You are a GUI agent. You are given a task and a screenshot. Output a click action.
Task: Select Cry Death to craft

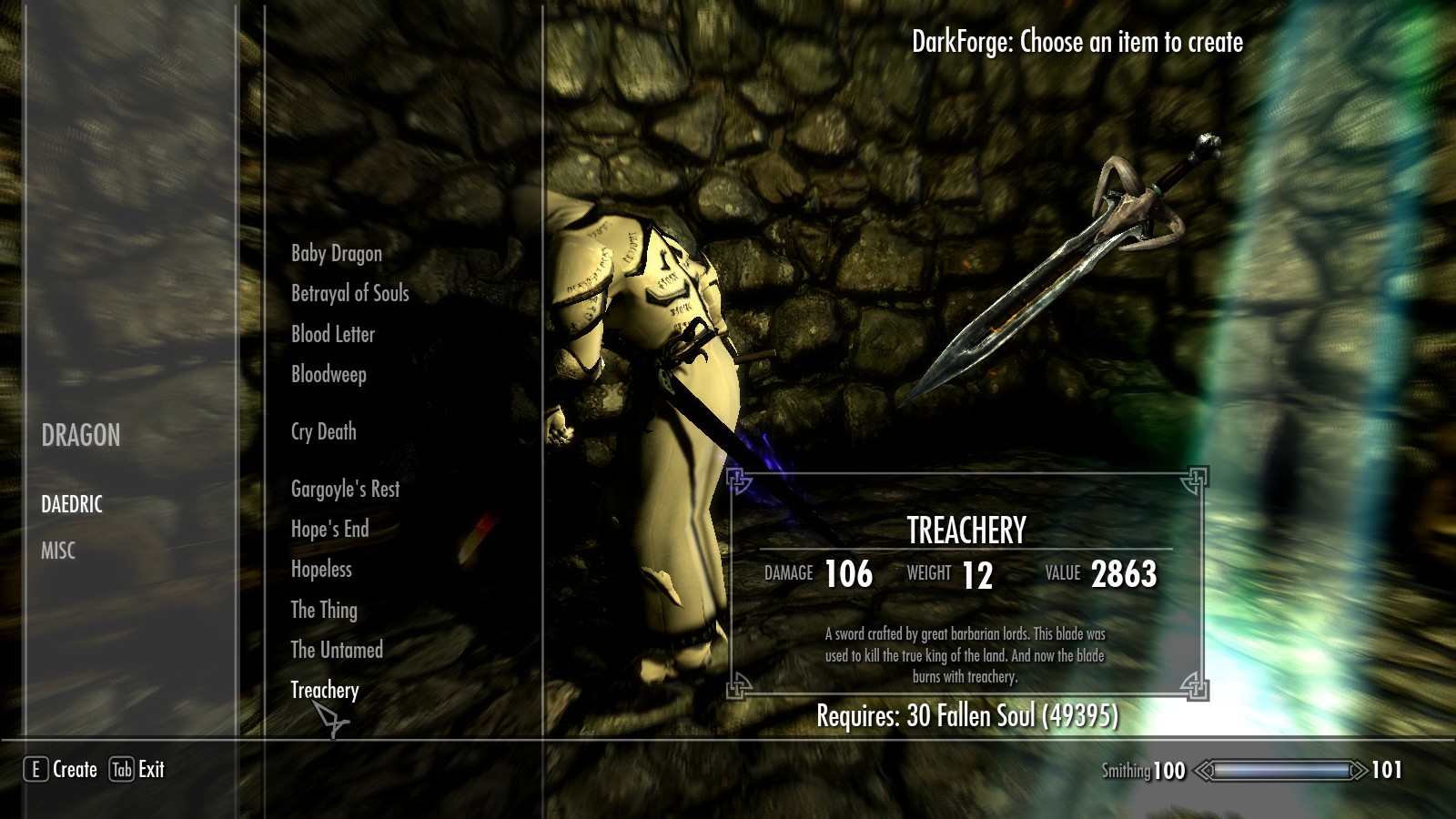tap(323, 431)
